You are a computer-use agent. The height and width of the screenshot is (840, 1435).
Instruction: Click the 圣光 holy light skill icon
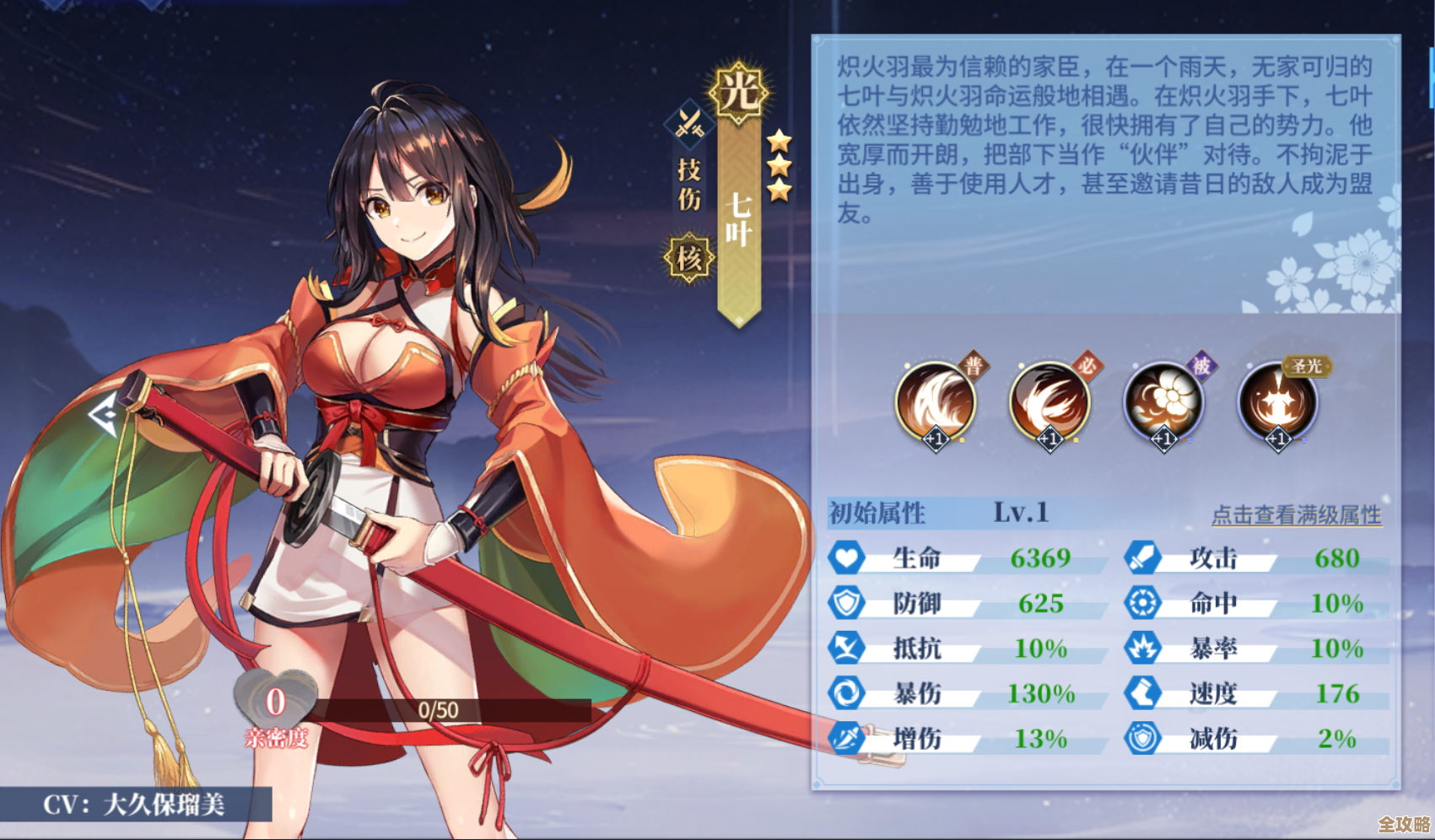pyautogui.click(x=1278, y=403)
